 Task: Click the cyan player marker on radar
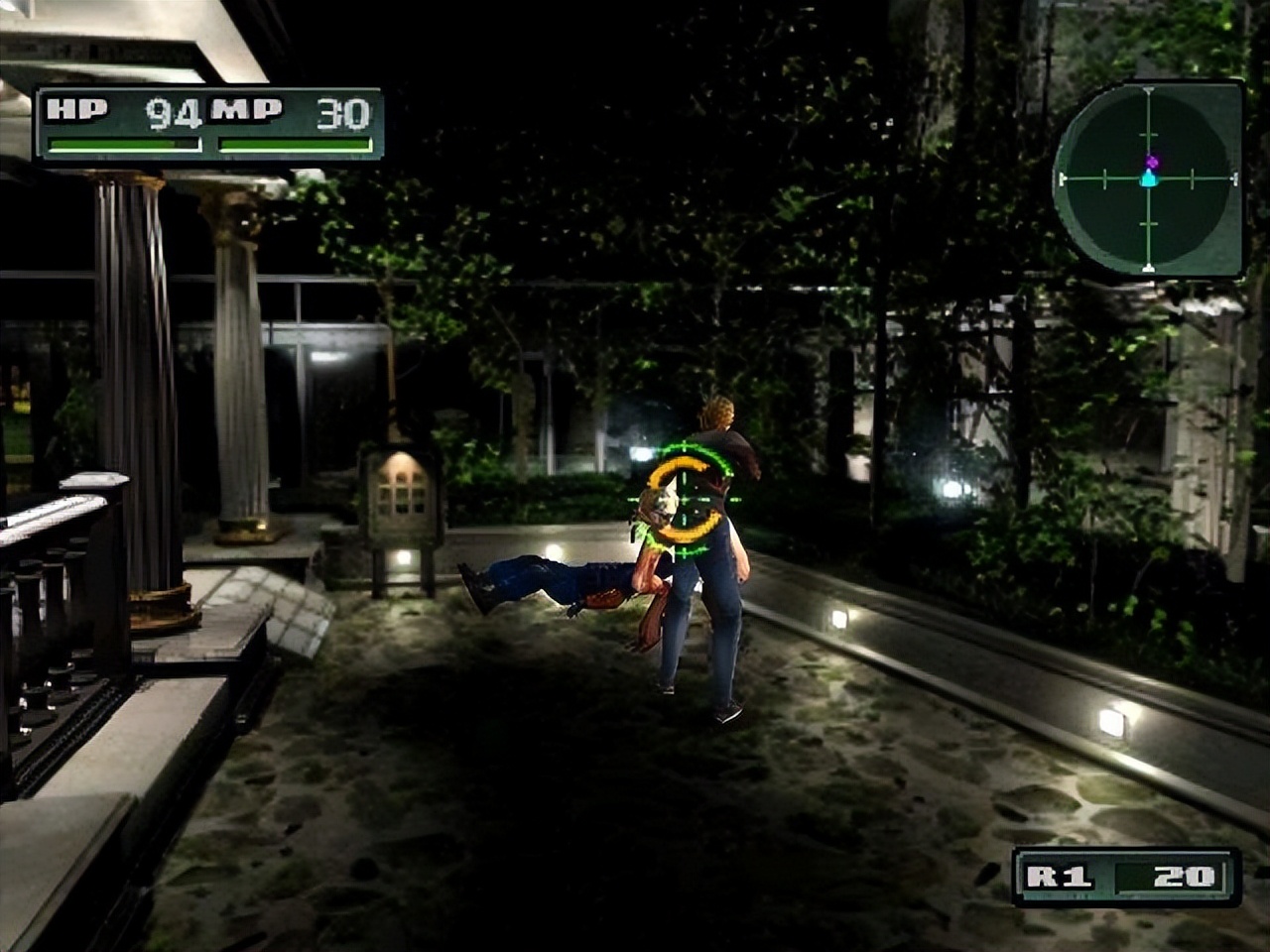1149,179
